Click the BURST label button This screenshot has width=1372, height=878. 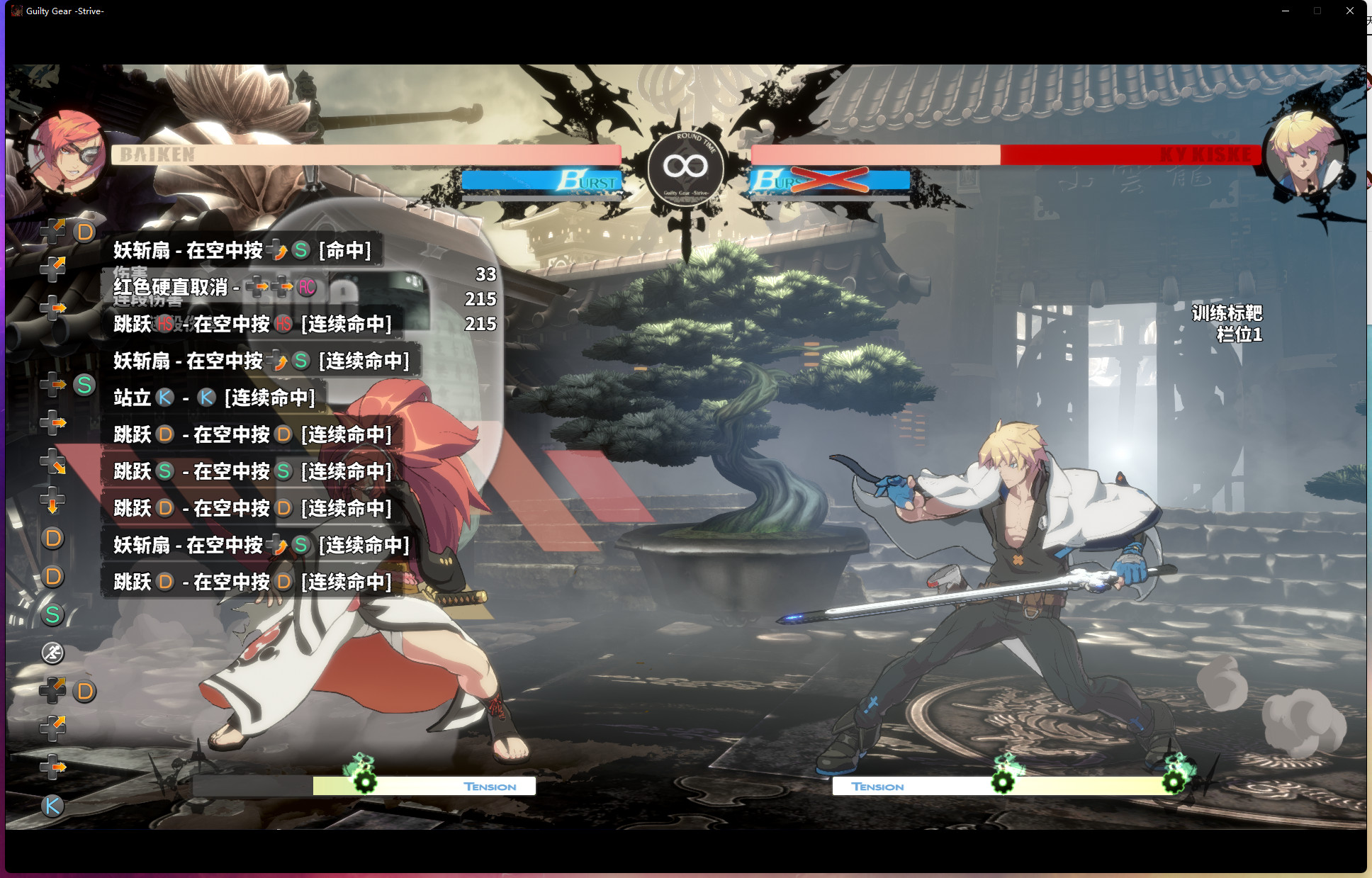click(590, 181)
